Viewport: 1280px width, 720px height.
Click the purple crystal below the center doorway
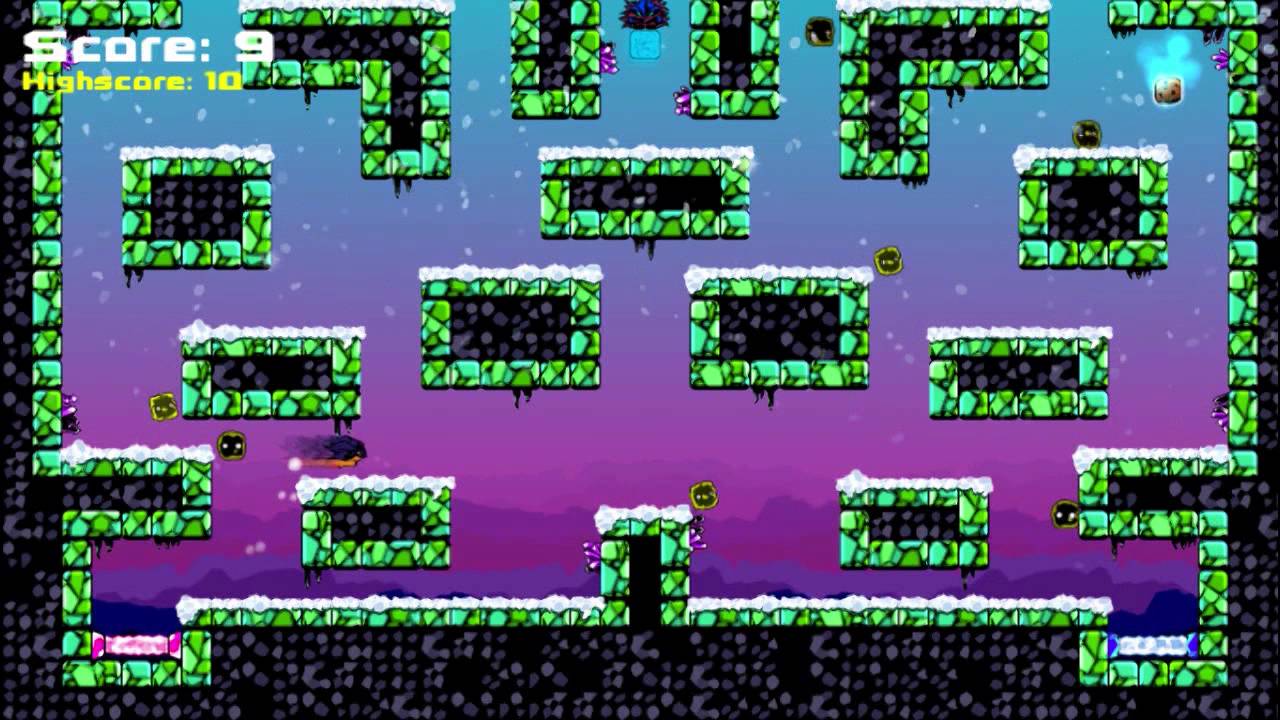click(593, 551)
